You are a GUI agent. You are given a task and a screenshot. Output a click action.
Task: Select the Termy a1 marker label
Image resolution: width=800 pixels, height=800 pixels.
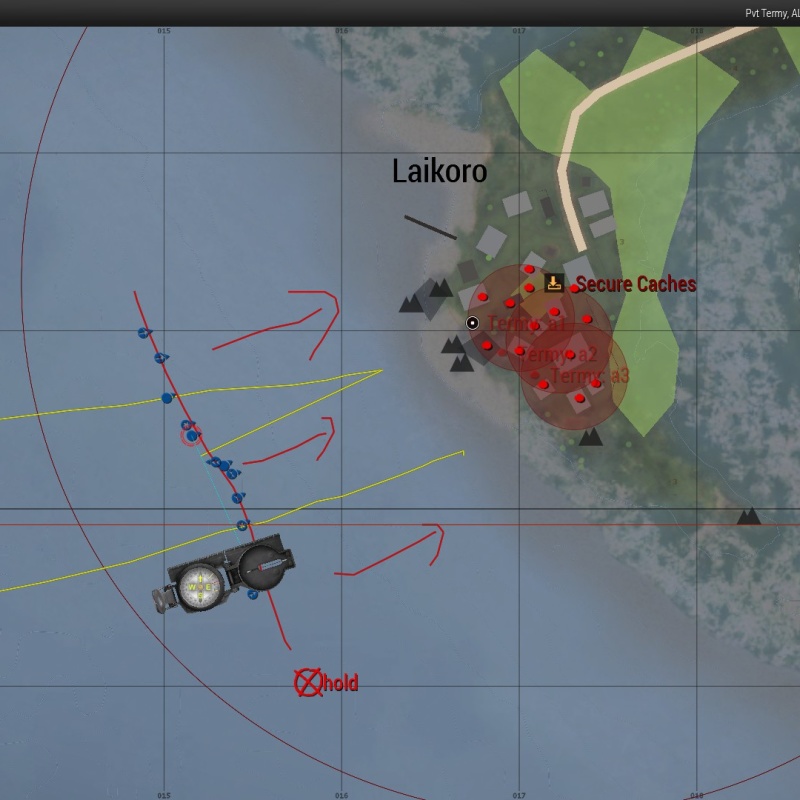pos(526,324)
